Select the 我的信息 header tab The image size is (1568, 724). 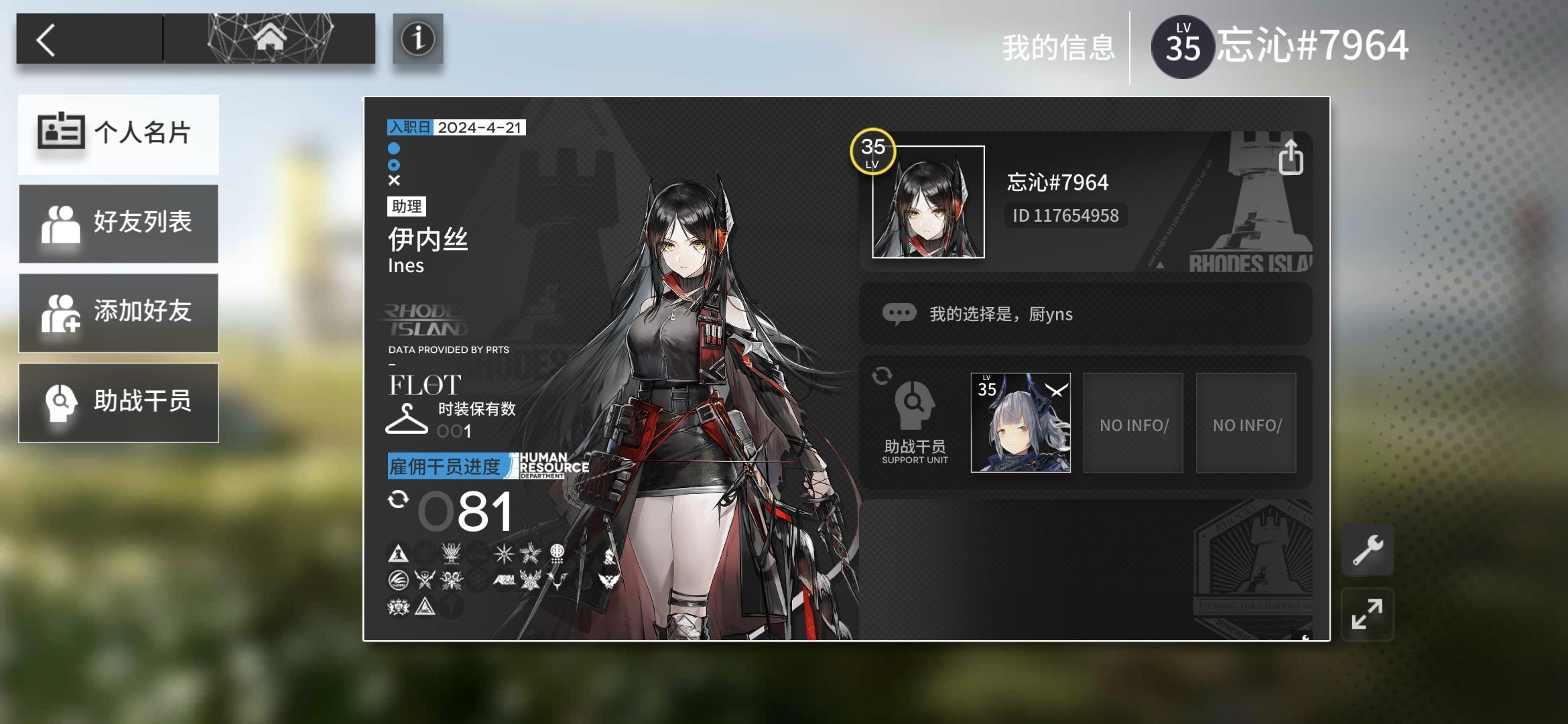click(x=1059, y=47)
